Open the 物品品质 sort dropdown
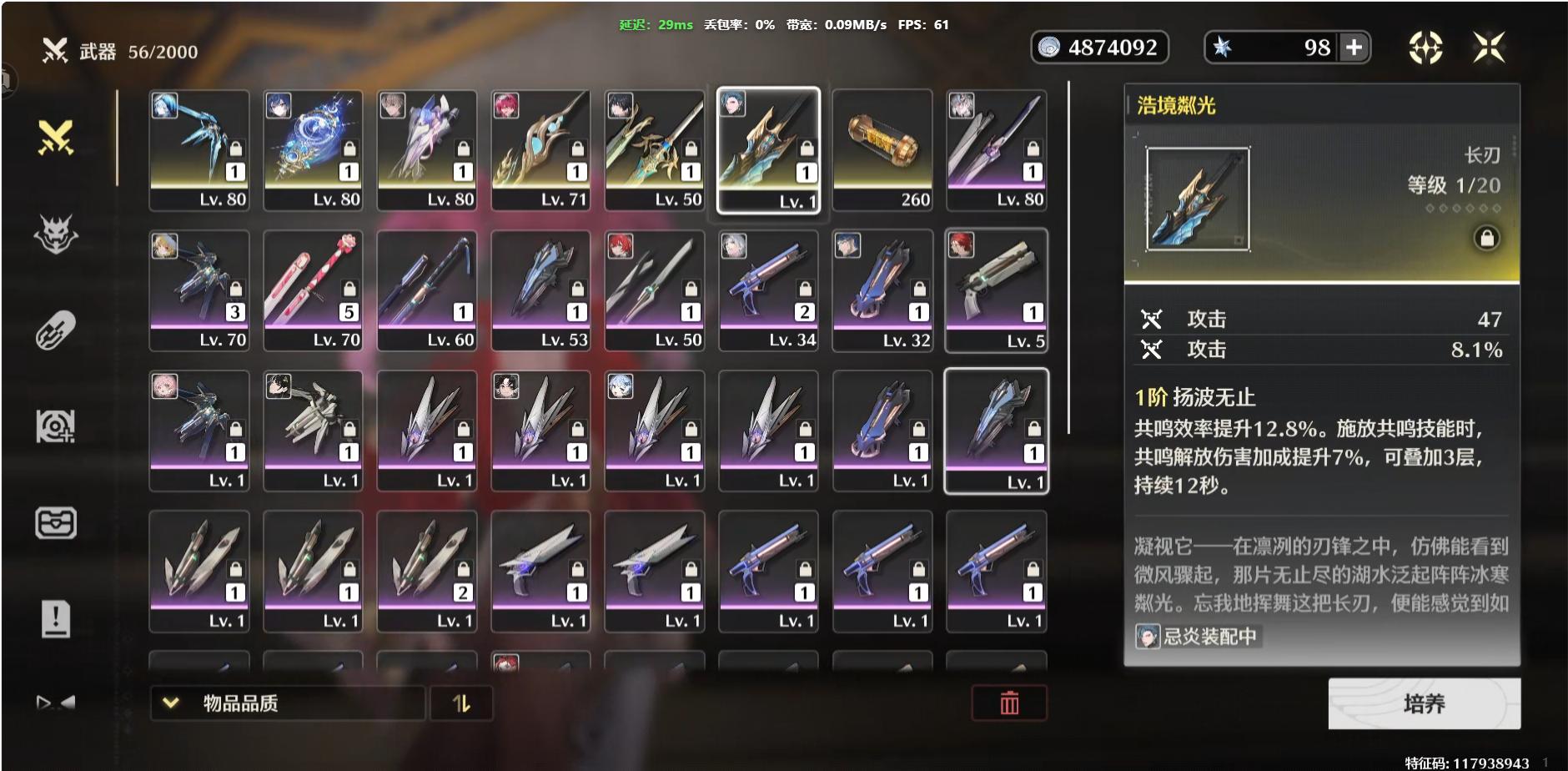 (287, 703)
